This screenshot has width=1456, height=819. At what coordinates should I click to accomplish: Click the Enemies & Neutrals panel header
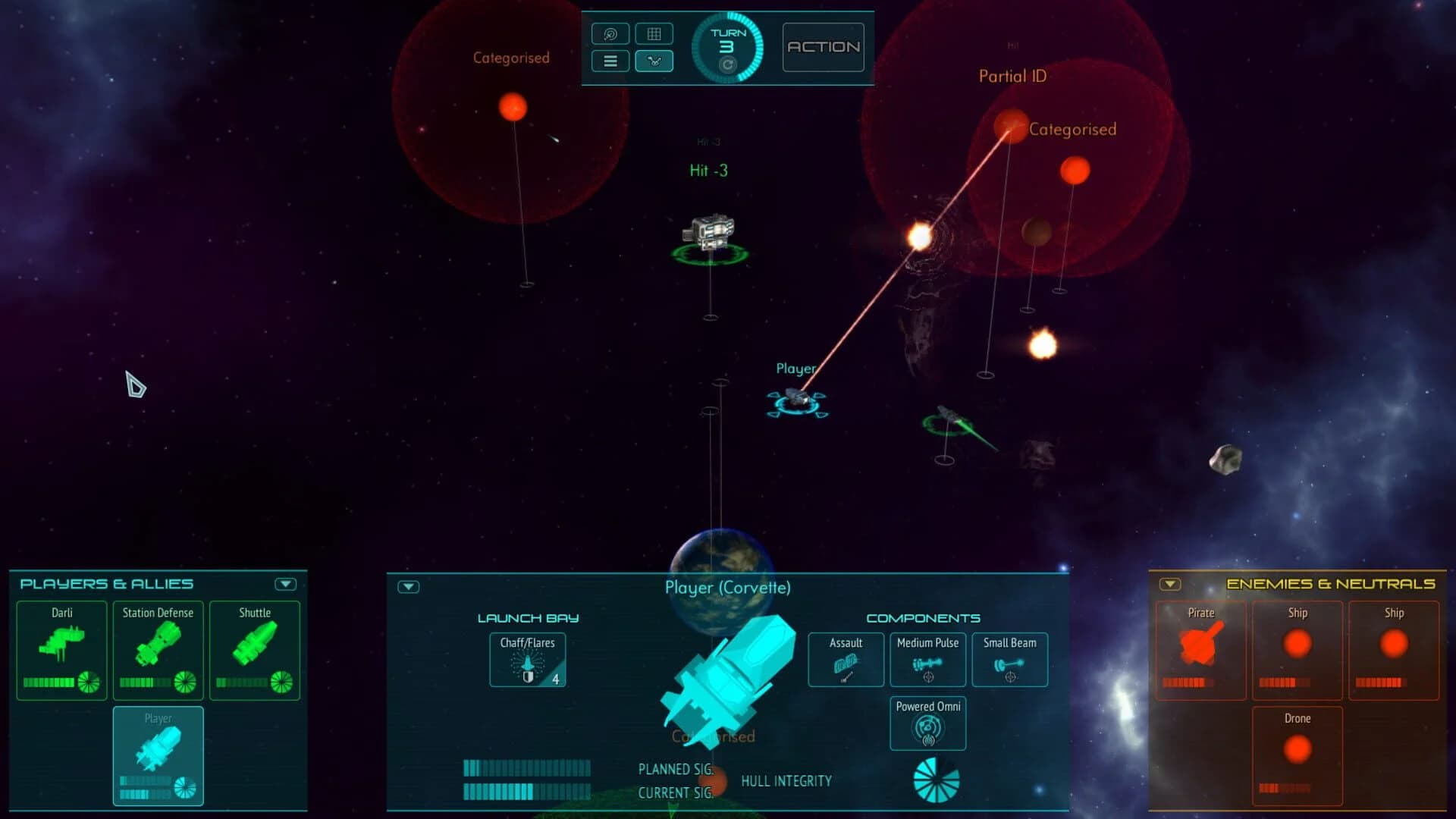tap(1331, 583)
